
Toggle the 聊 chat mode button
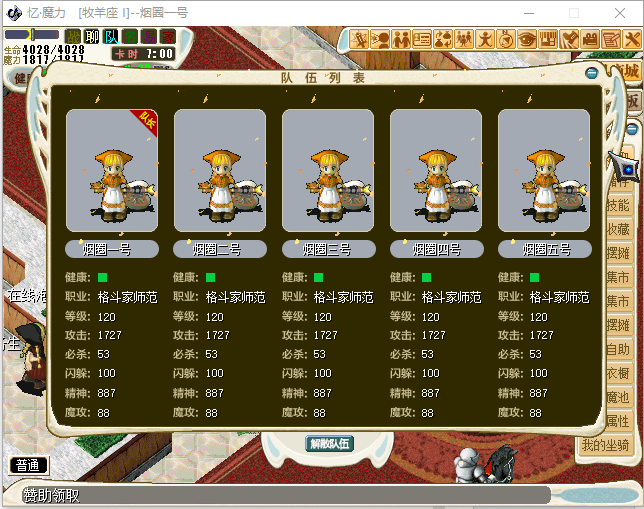[92, 37]
